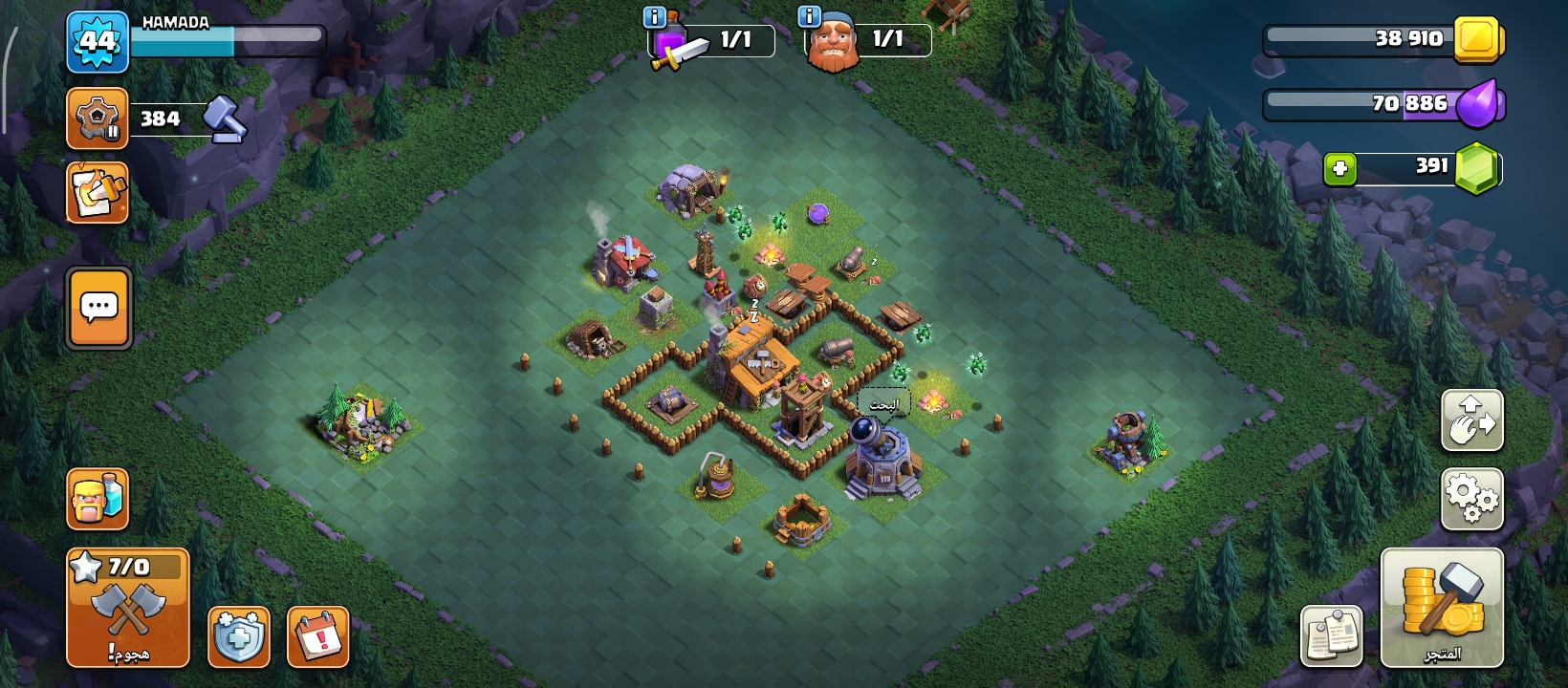
Task: Open the chat speech bubble panel
Action: coord(98,308)
